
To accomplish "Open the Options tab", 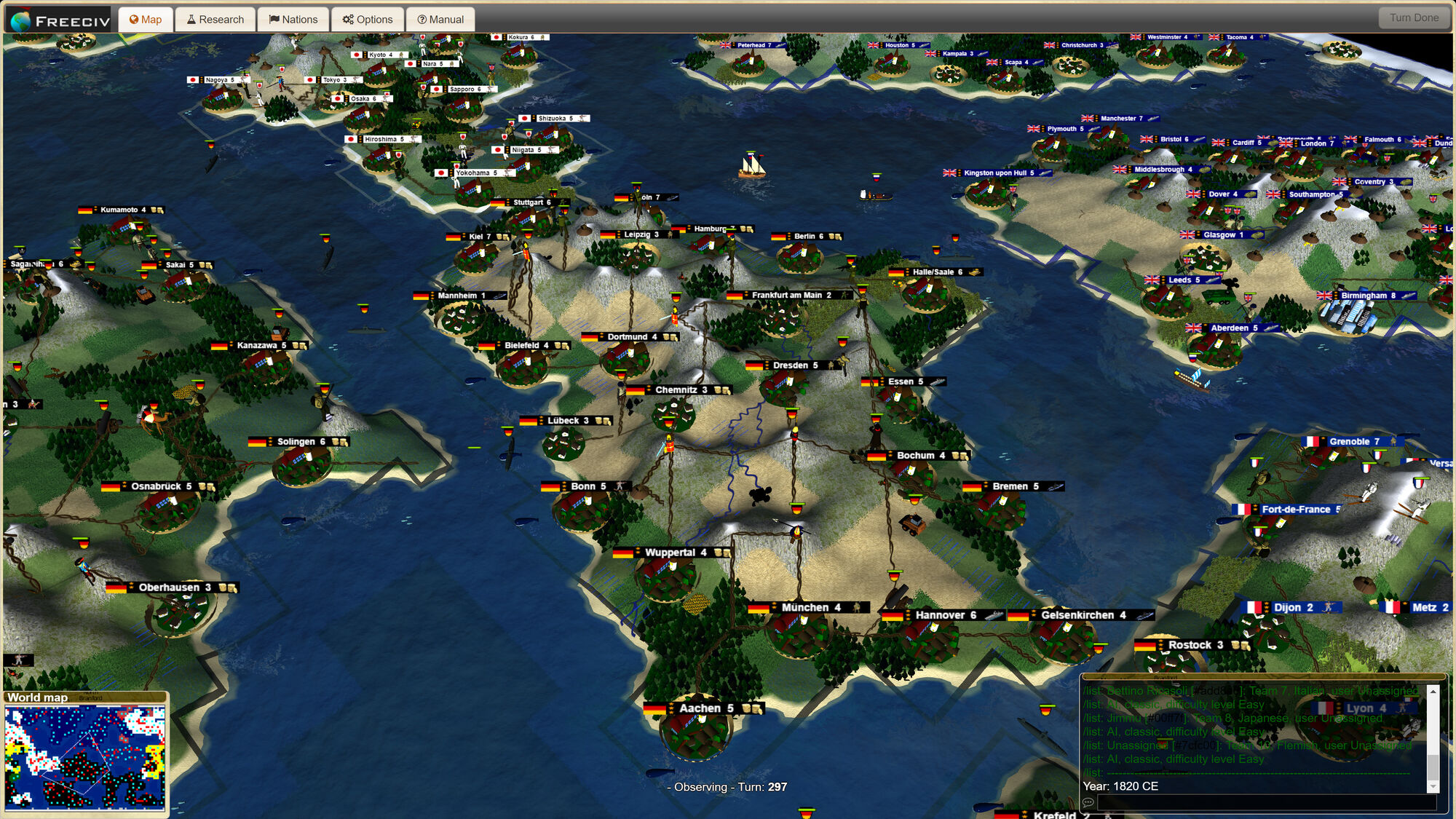I will pyautogui.click(x=368, y=20).
